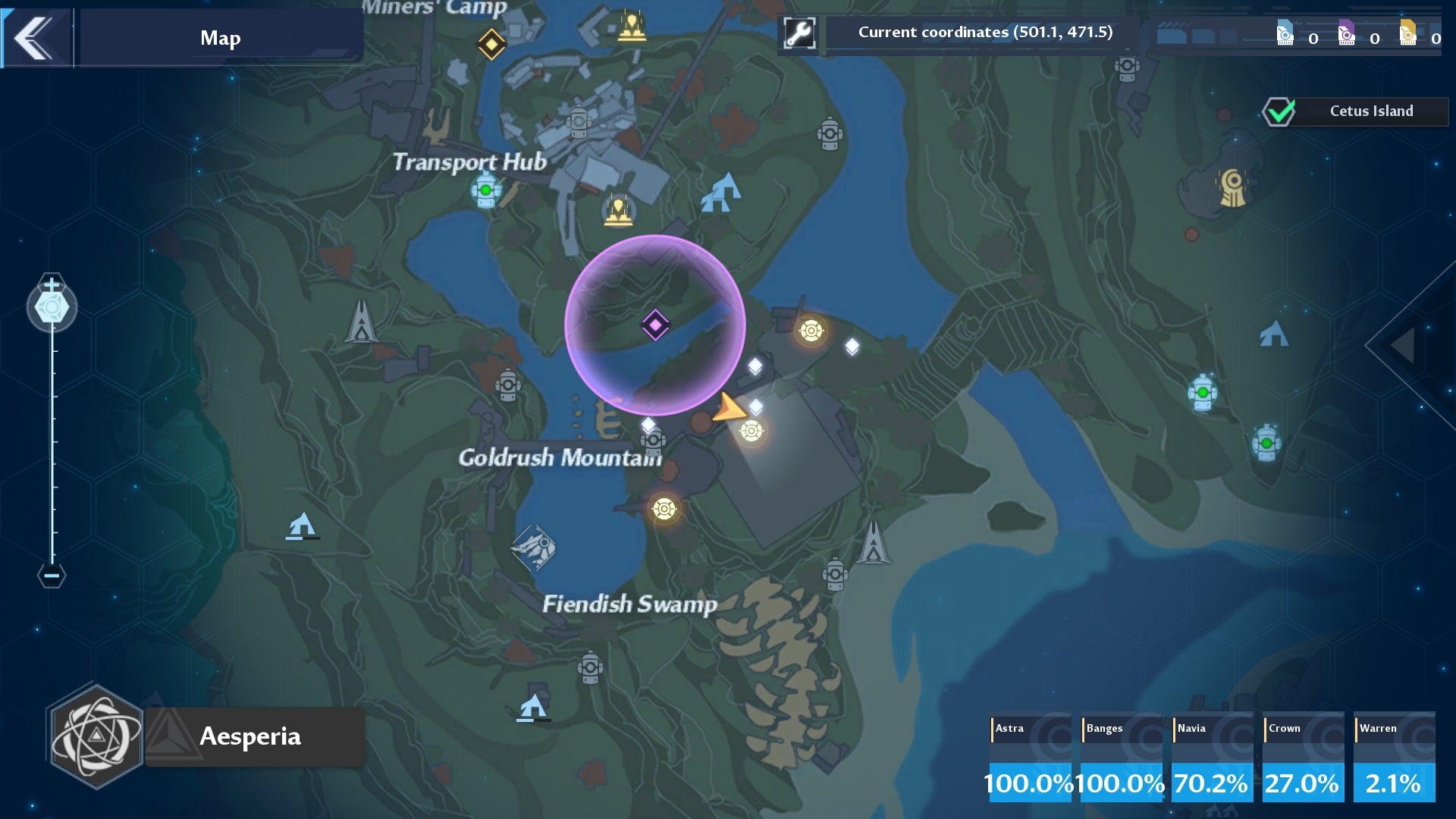Image resolution: width=1456 pixels, height=819 pixels.
Task: Select the Spacerift icon near Transport Hub
Action: click(x=484, y=188)
